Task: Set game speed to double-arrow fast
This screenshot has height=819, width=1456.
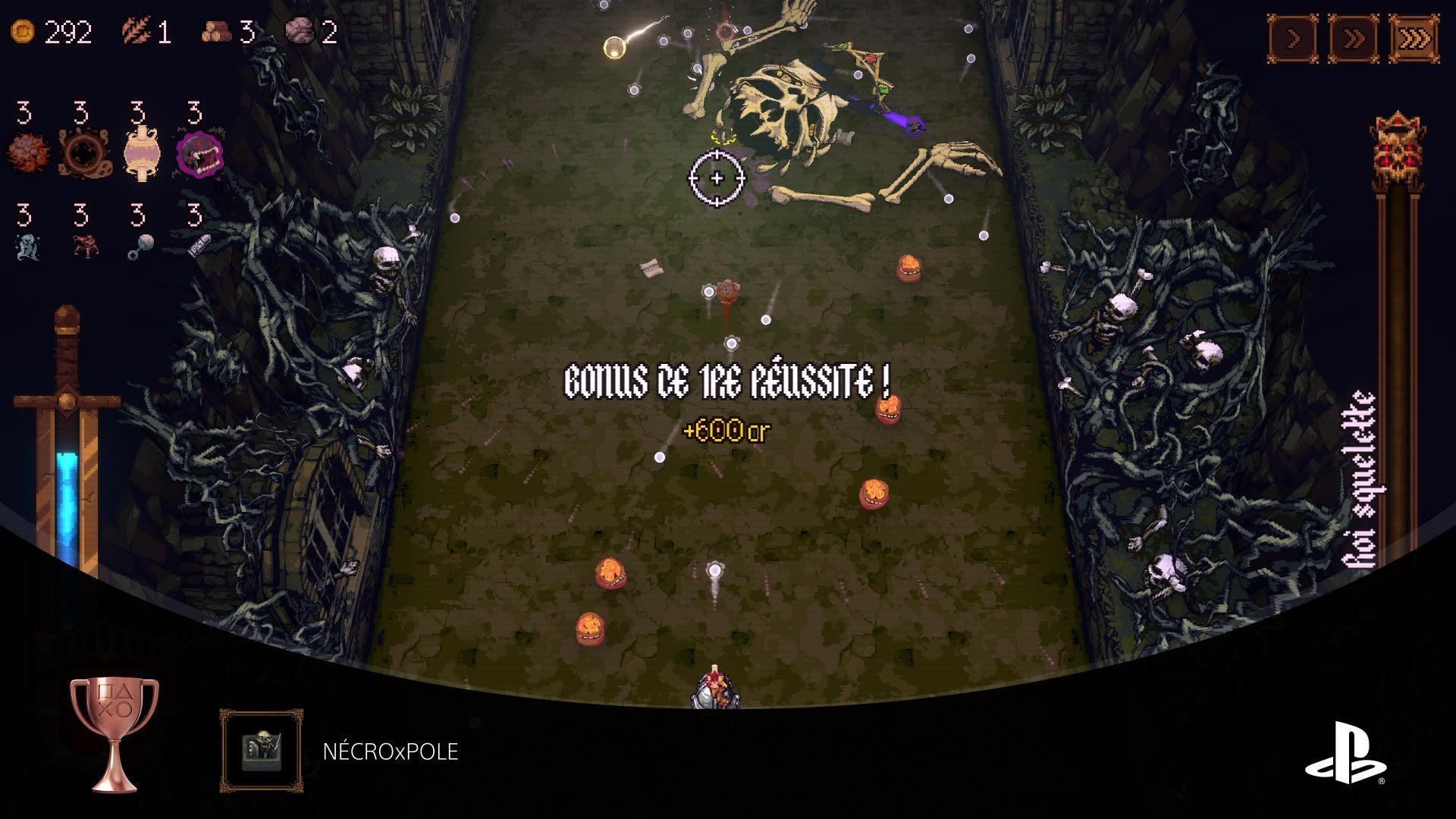Action: [1354, 39]
